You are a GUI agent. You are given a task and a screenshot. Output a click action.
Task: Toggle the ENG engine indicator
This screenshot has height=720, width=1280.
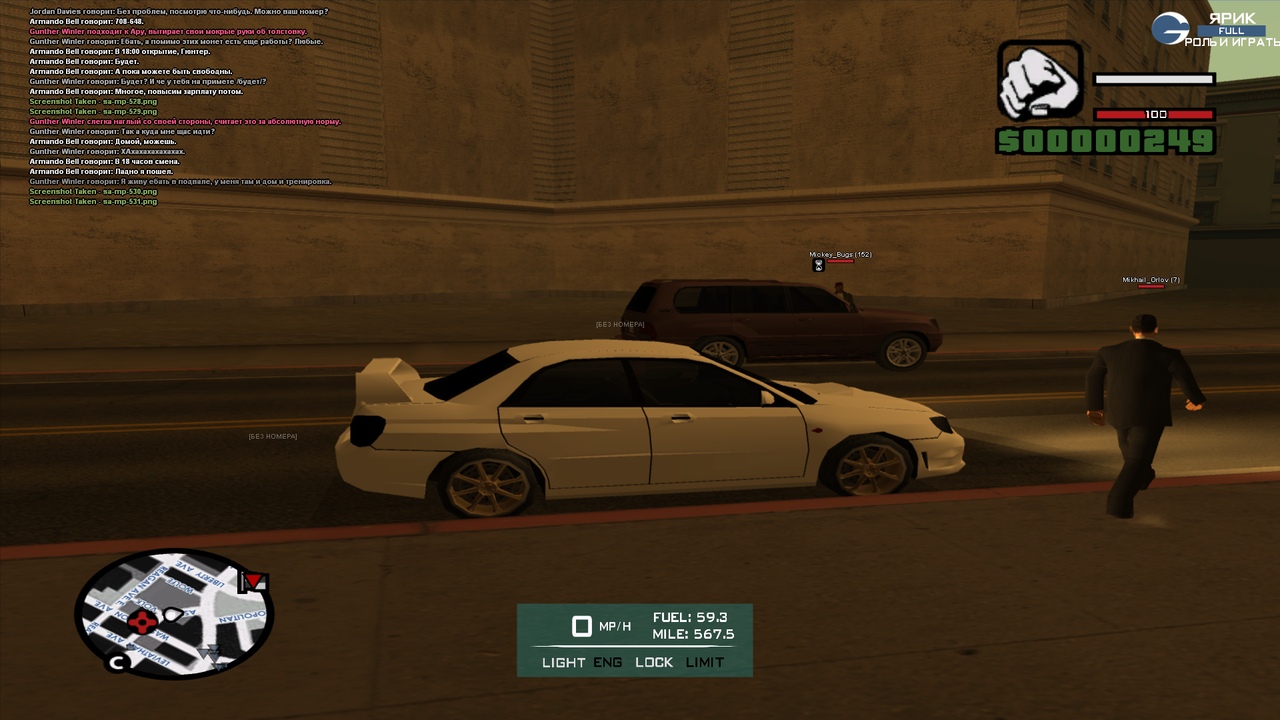tap(607, 662)
